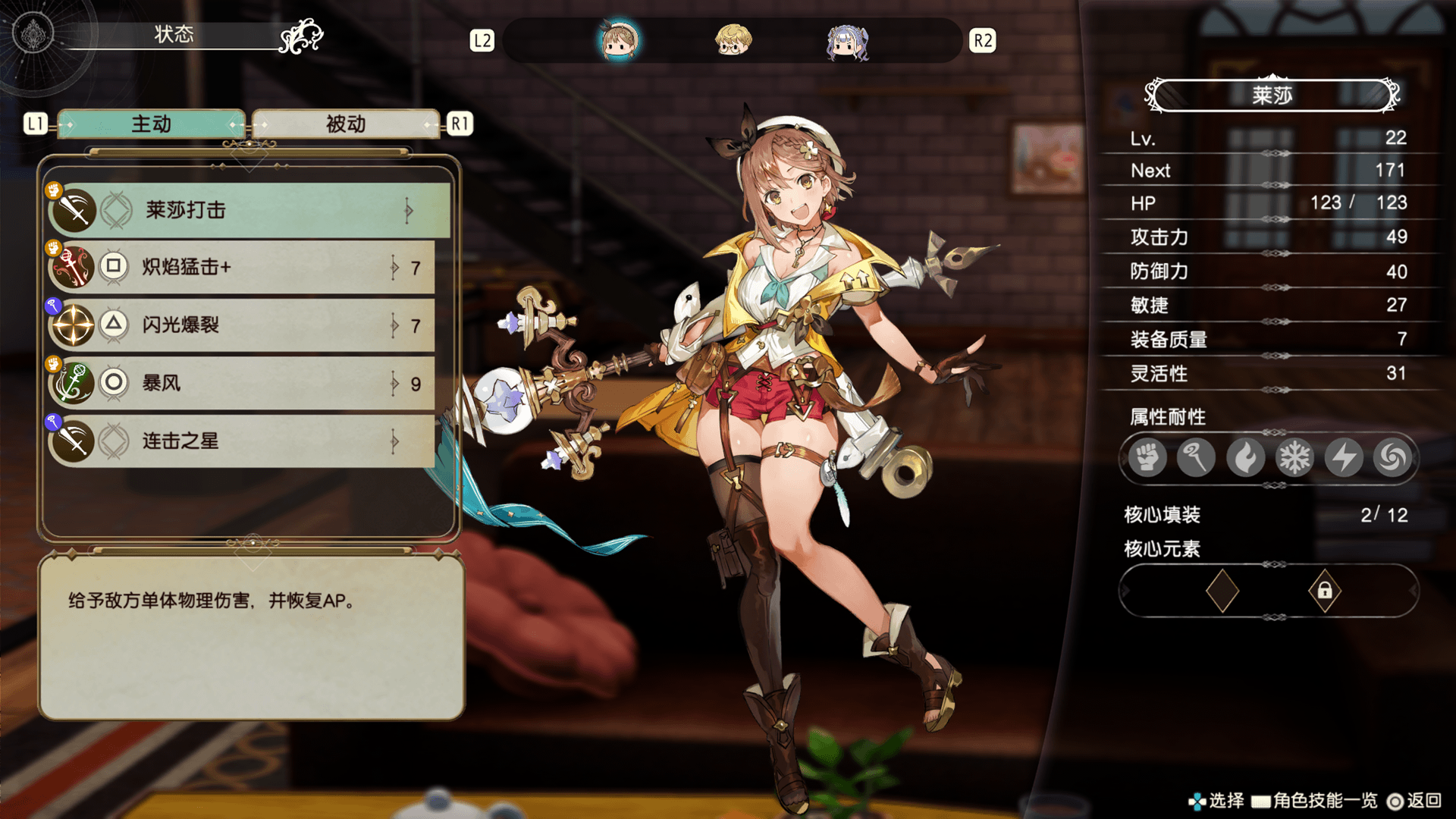
Task: Choose the 炽焰猛击+ skill entry
Action: tap(243, 267)
